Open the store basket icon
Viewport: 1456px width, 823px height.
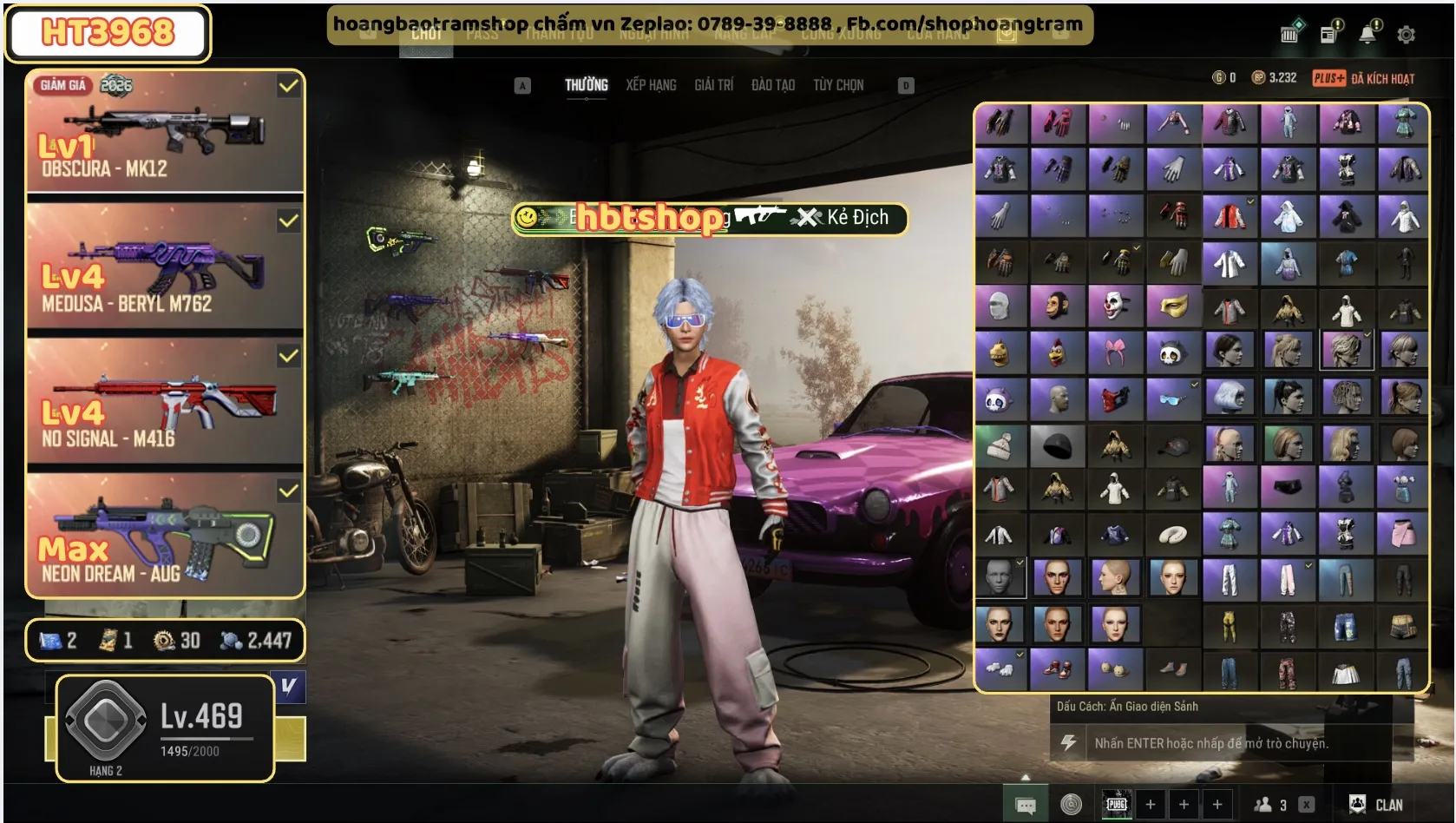pyautogui.click(x=1290, y=35)
